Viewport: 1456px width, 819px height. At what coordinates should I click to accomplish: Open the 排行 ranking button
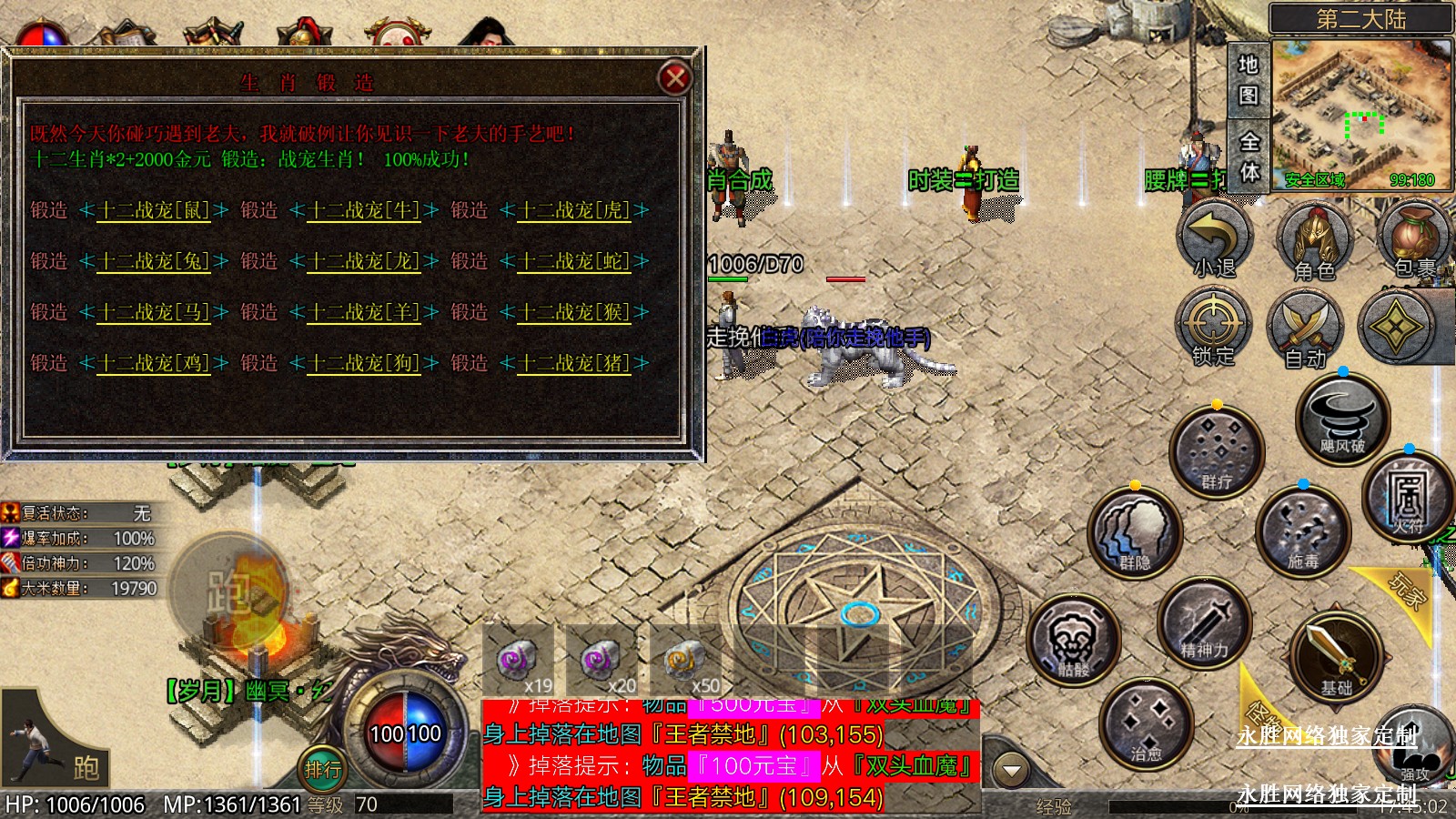[x=323, y=769]
